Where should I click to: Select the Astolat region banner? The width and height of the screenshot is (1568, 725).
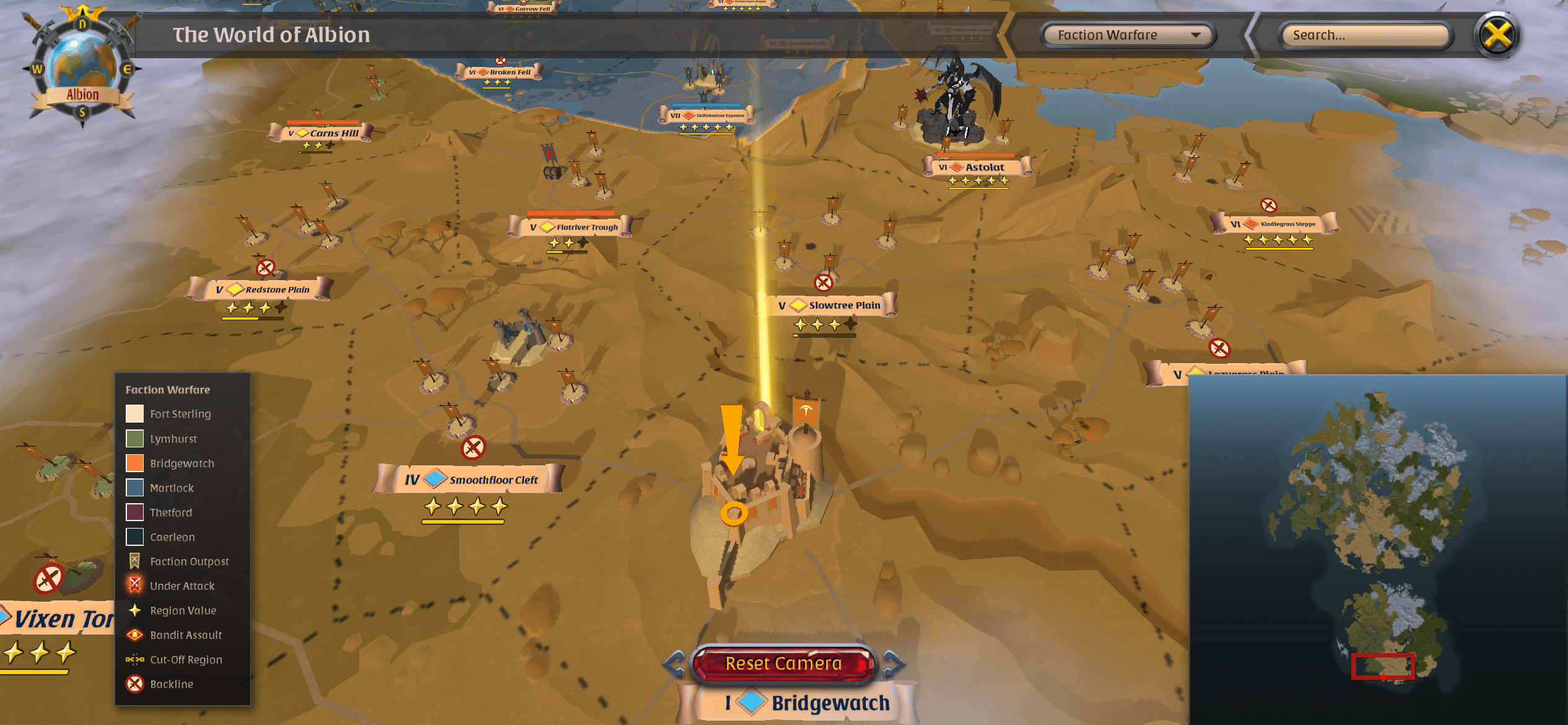(x=977, y=166)
